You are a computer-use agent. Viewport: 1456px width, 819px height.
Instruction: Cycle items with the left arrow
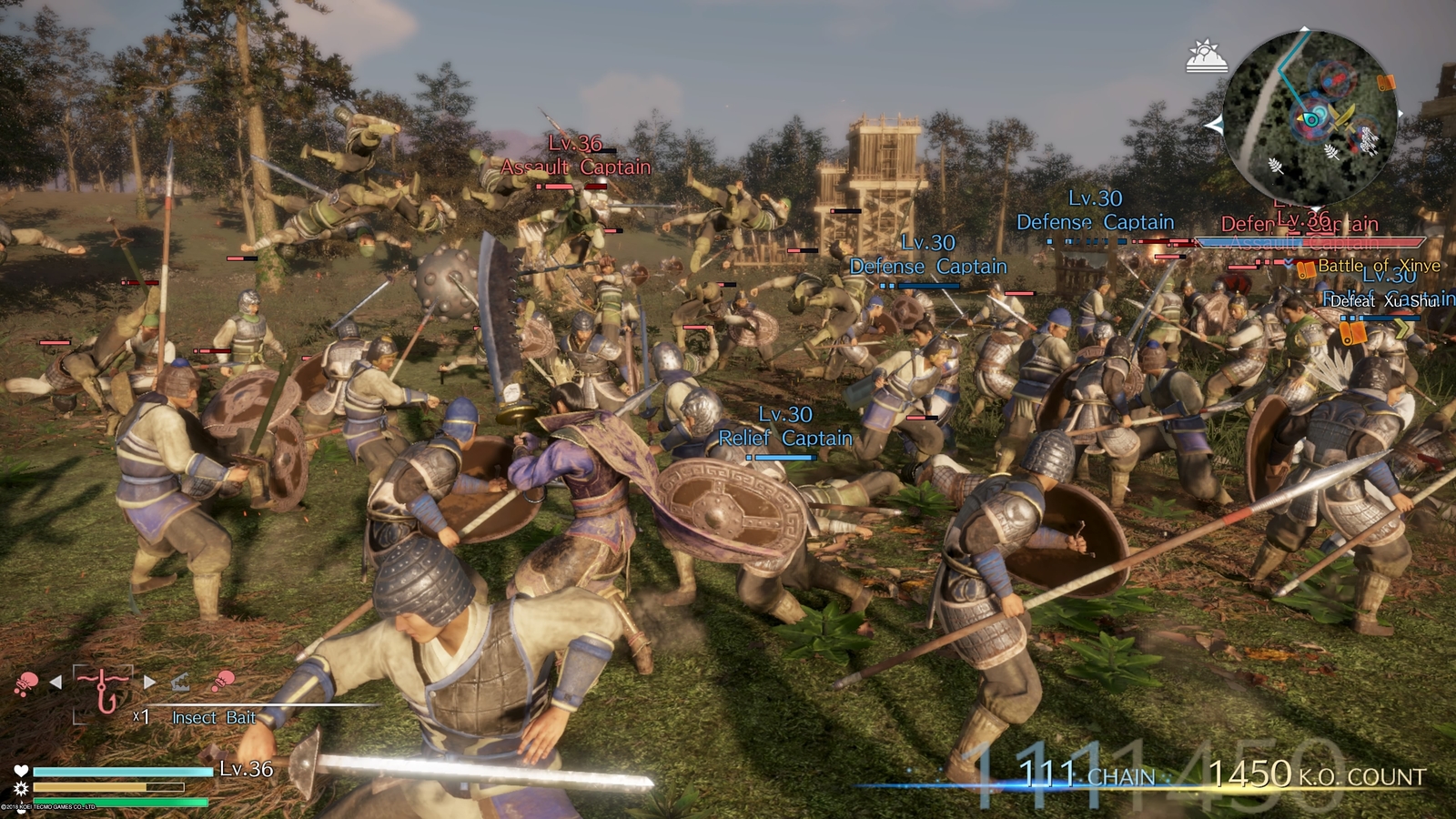[x=56, y=682]
